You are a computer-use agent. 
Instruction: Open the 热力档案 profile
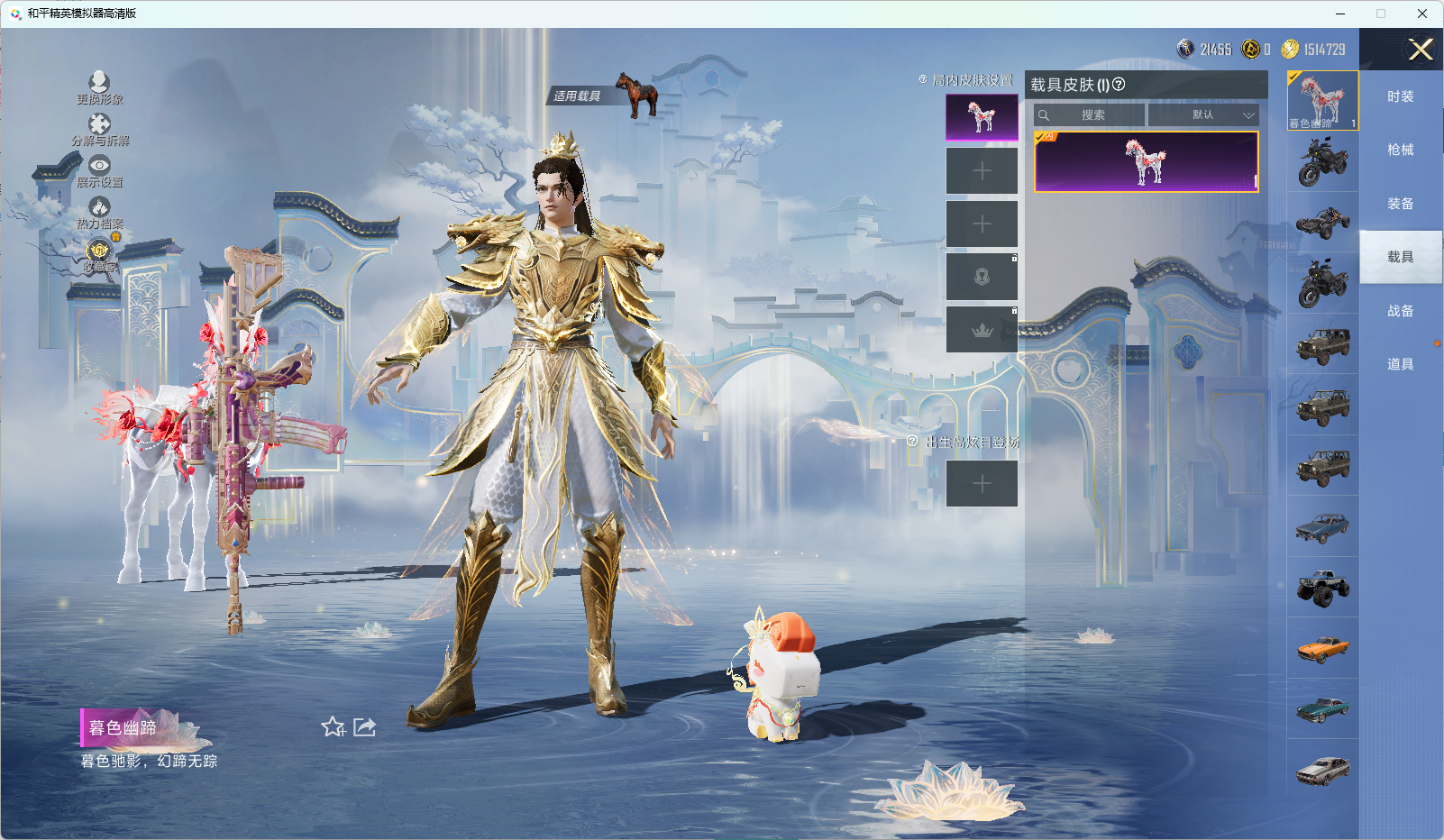pyautogui.click(x=99, y=214)
